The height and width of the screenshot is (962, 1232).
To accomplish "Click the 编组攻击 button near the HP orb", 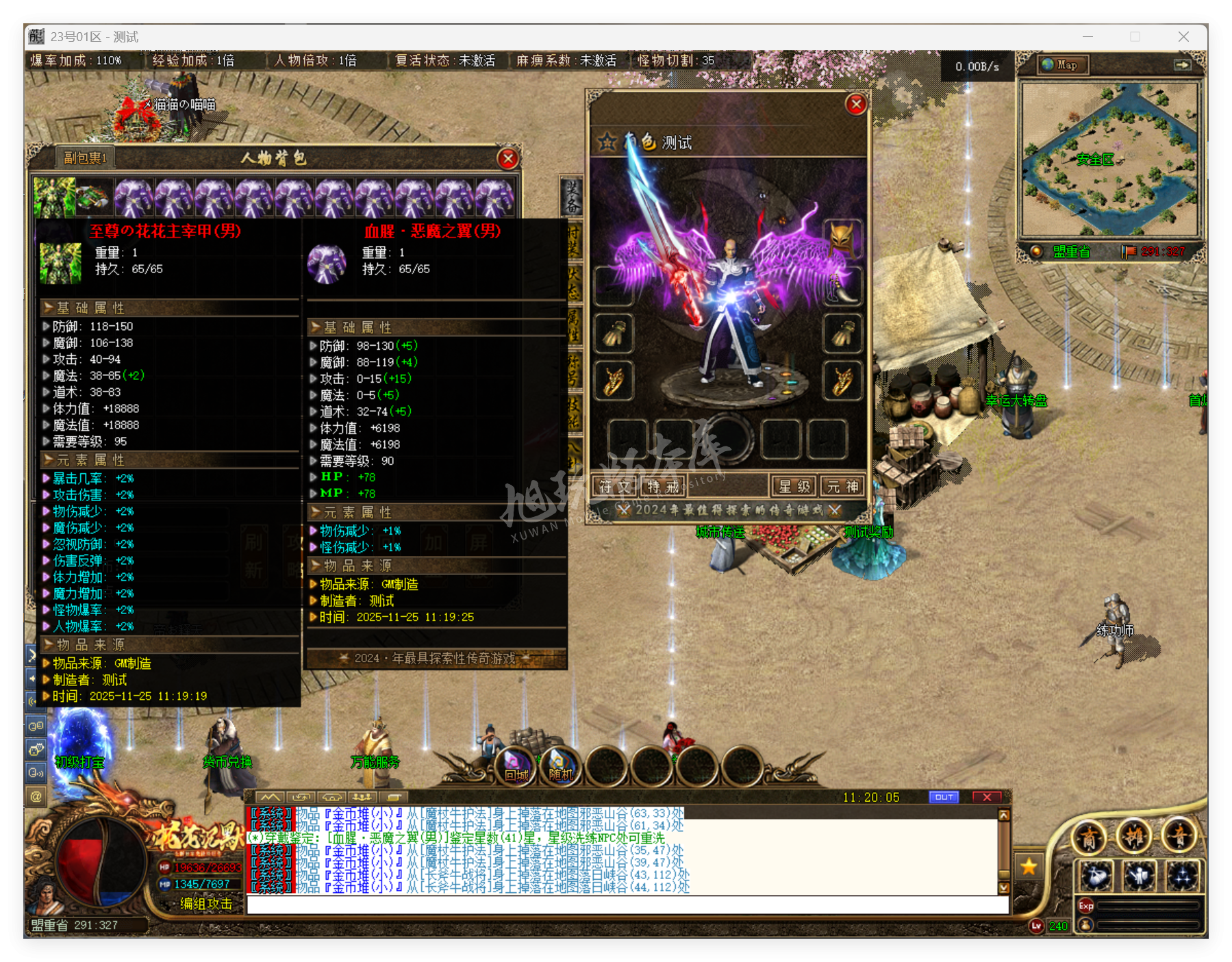I will tap(205, 904).
